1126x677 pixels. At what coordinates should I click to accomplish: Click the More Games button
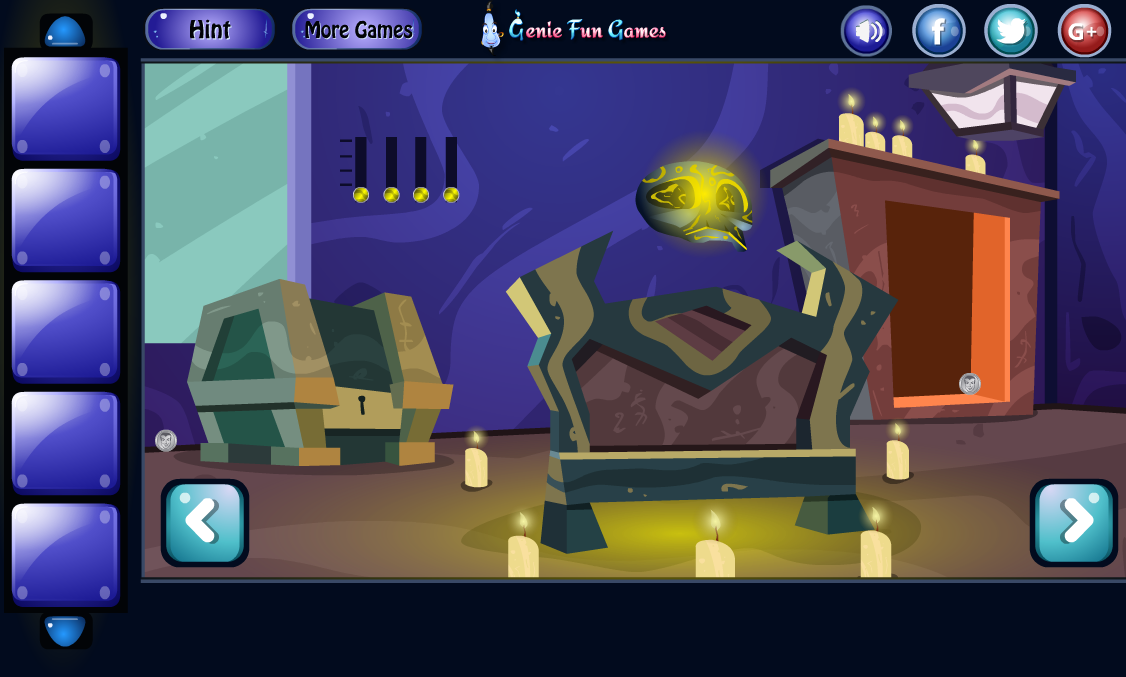357,30
